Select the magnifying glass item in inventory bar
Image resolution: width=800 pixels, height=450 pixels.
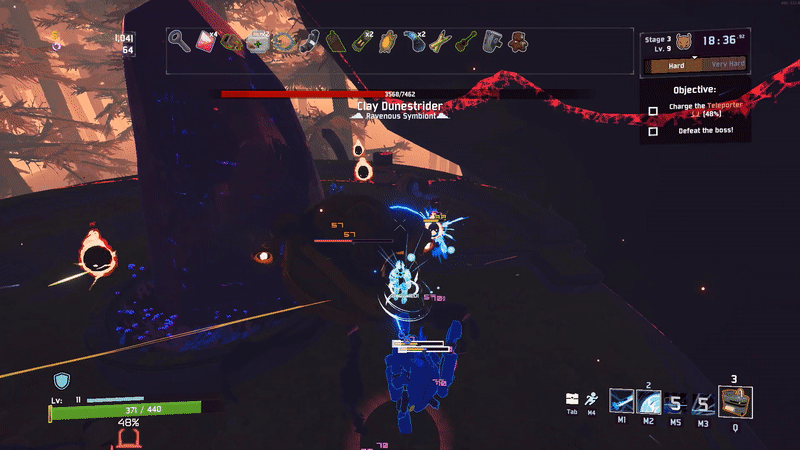tap(180, 42)
